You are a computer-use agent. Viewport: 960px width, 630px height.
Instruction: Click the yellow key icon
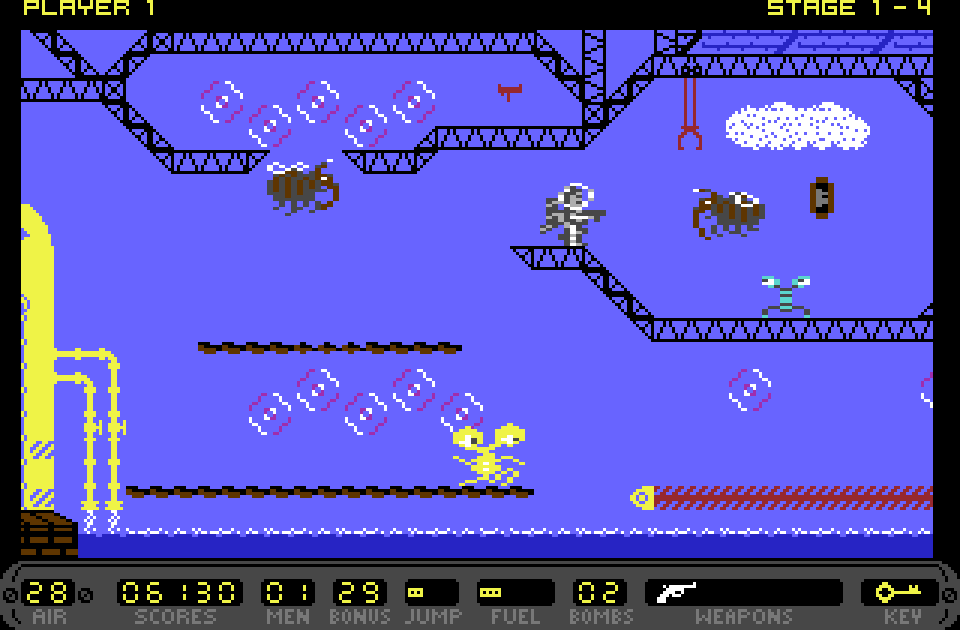897,592
